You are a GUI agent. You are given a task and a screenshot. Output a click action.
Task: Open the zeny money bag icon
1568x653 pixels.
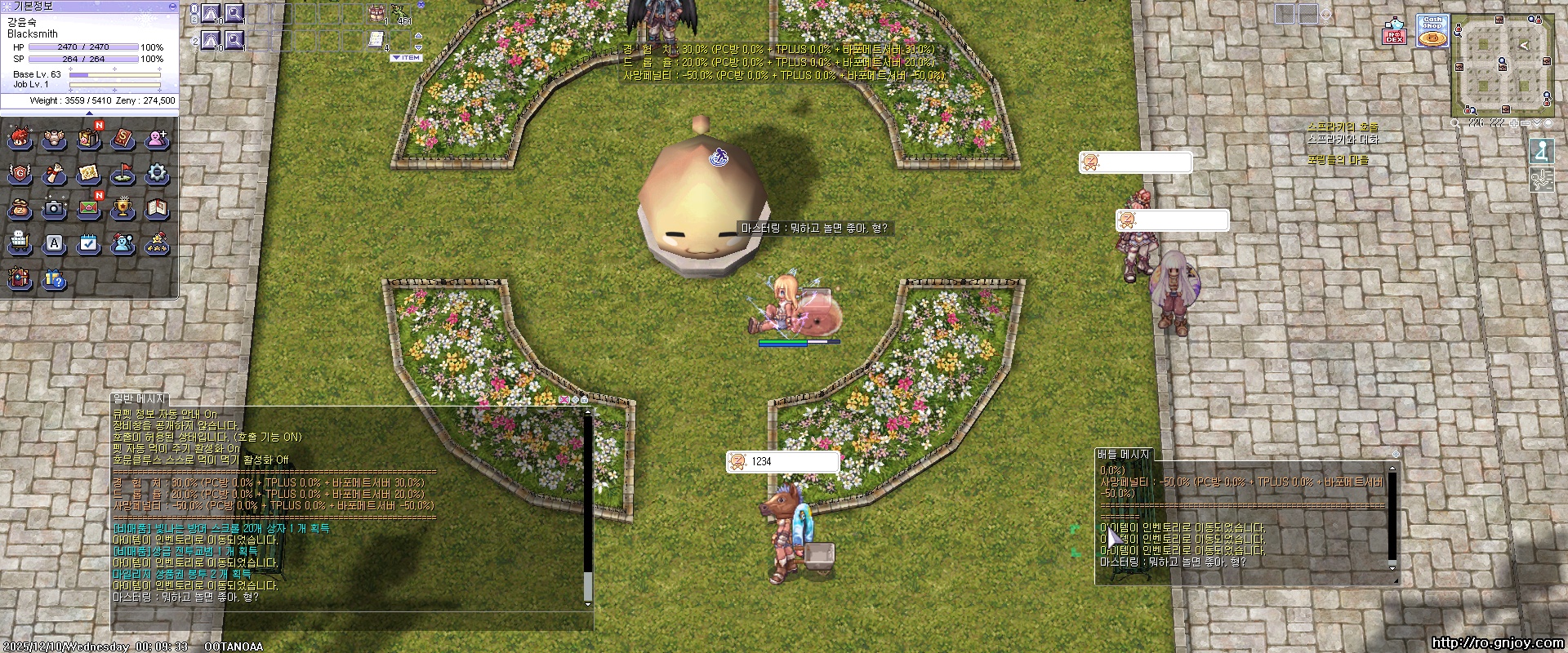click(20, 208)
